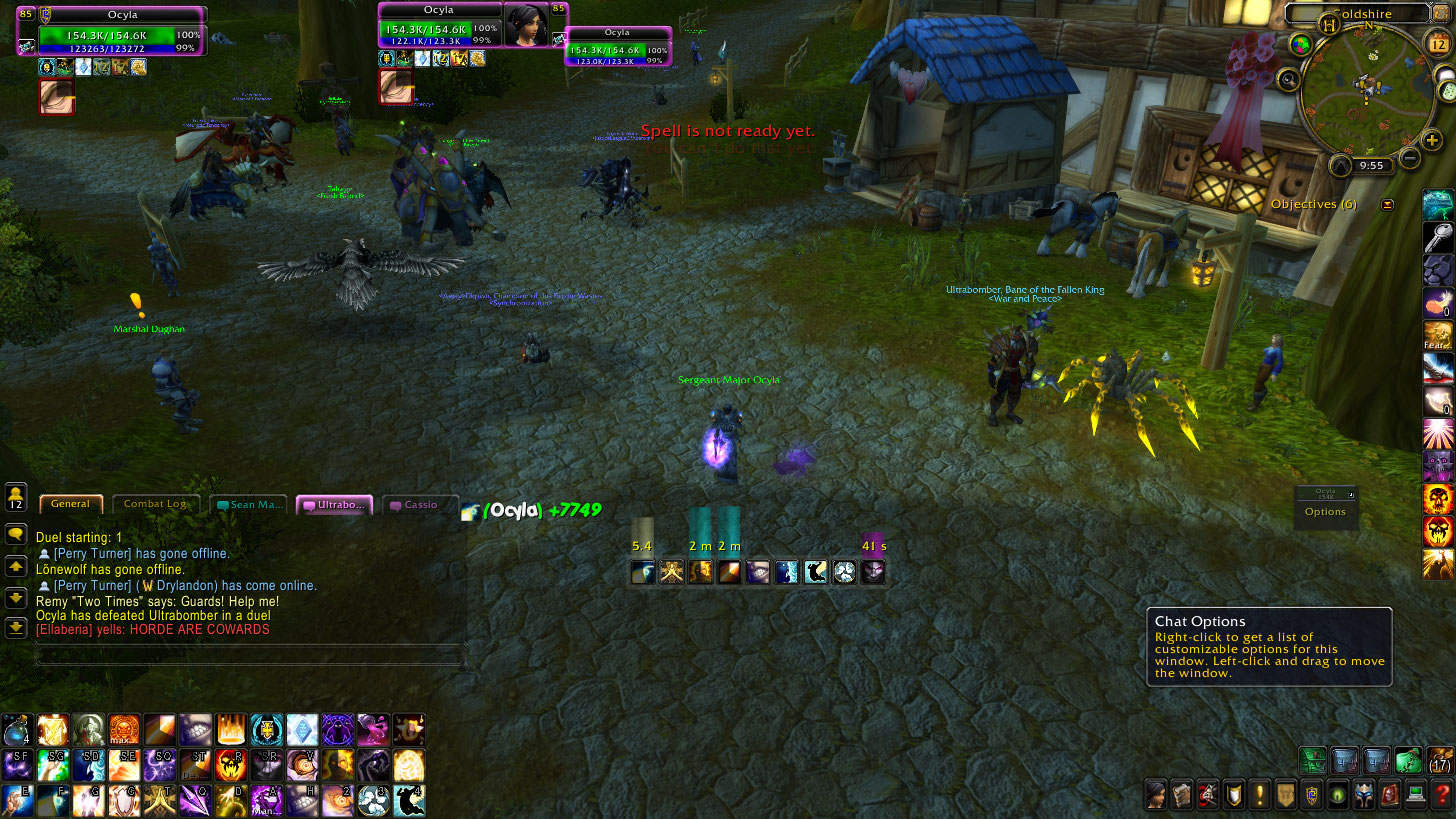Viewport: 1456px width, 819px height.
Task: Open the game menu computer icon
Action: click(1416, 796)
